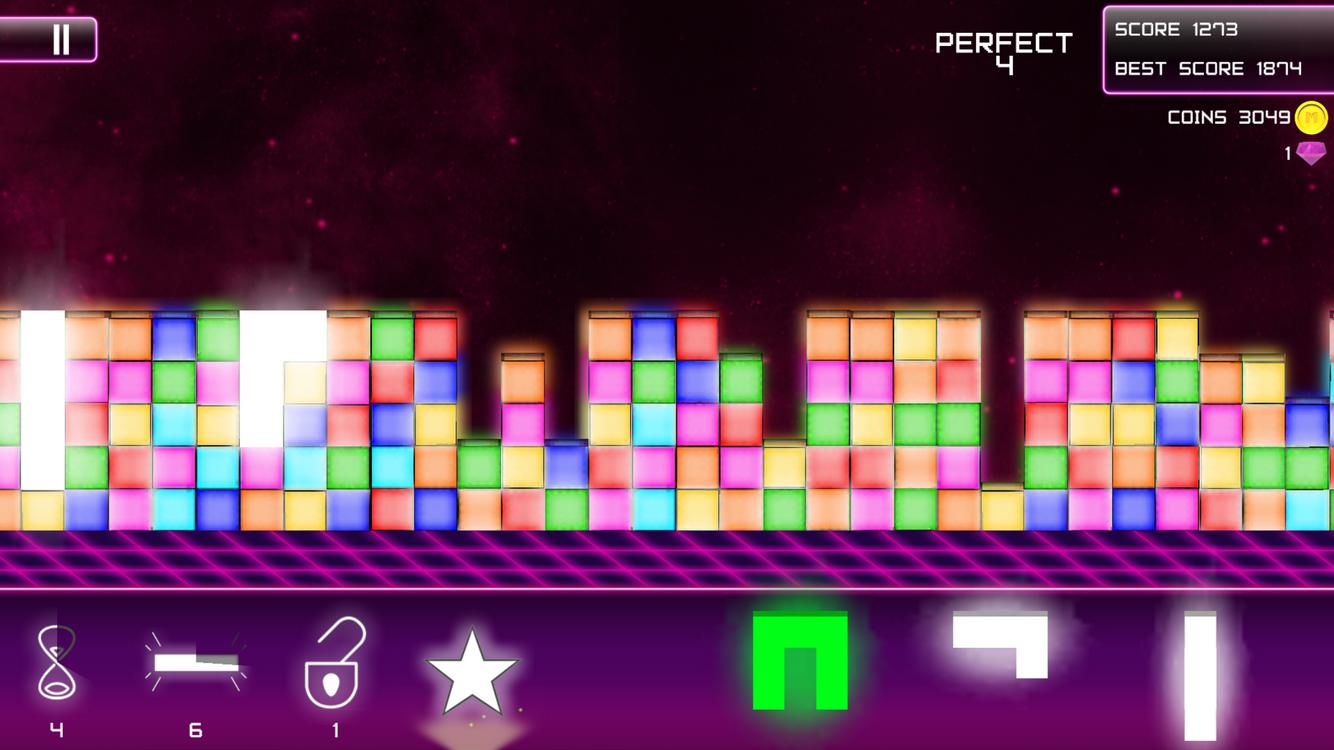The image size is (1334, 750).
Task: Choose the white L-shaped piece
Action: [1002, 640]
